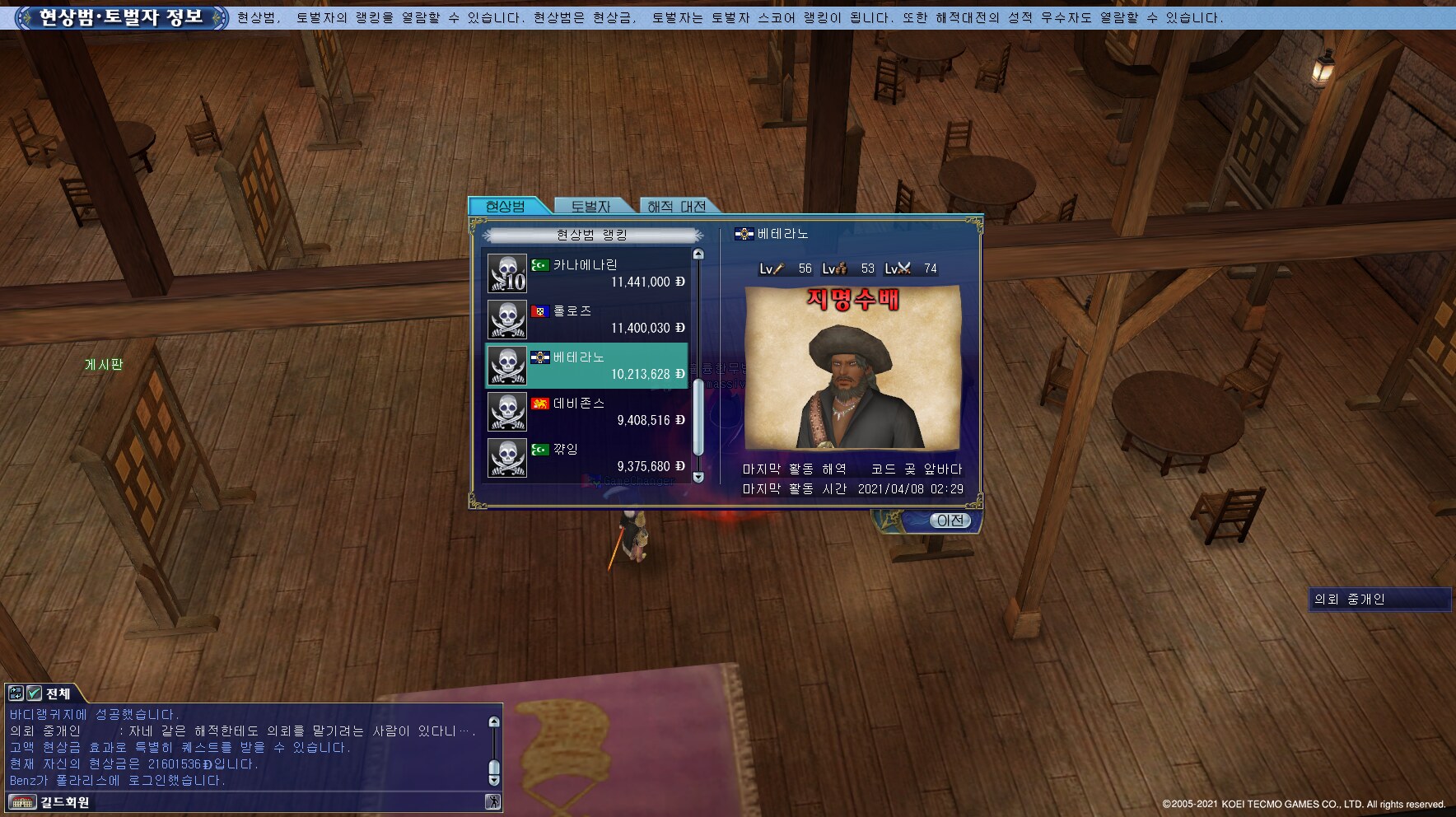Click the chat log scroll-down arrow

click(x=494, y=780)
